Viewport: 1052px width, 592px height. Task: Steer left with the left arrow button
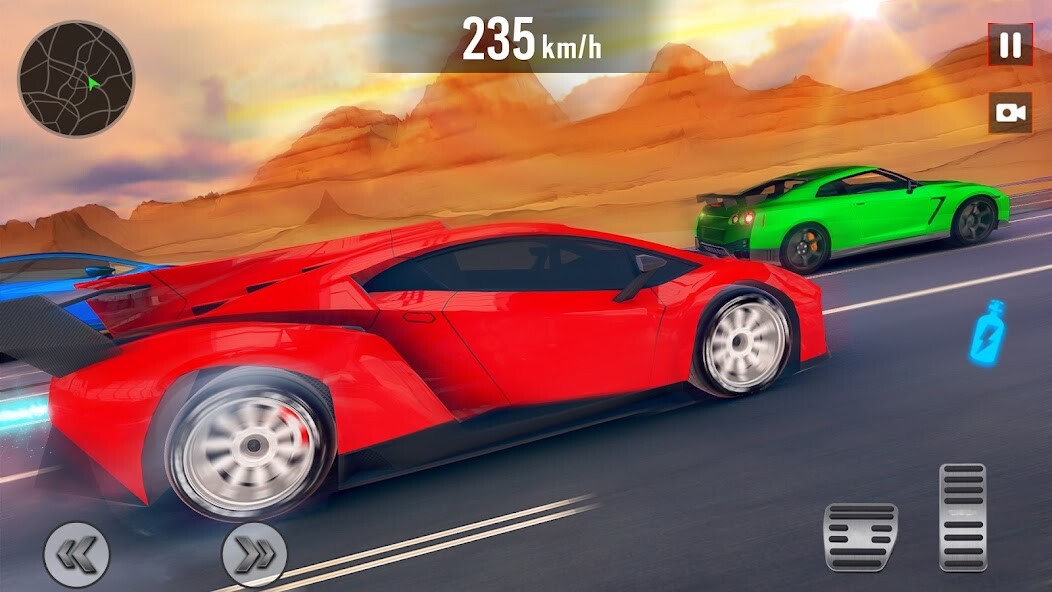point(76,554)
